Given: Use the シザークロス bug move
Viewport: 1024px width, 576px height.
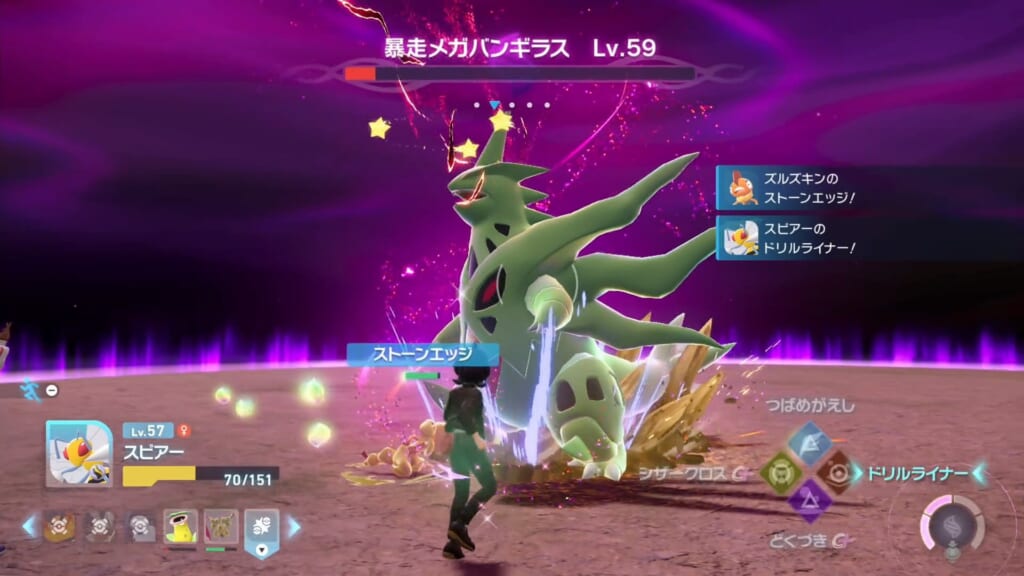Looking at the screenshot, I should (x=779, y=471).
